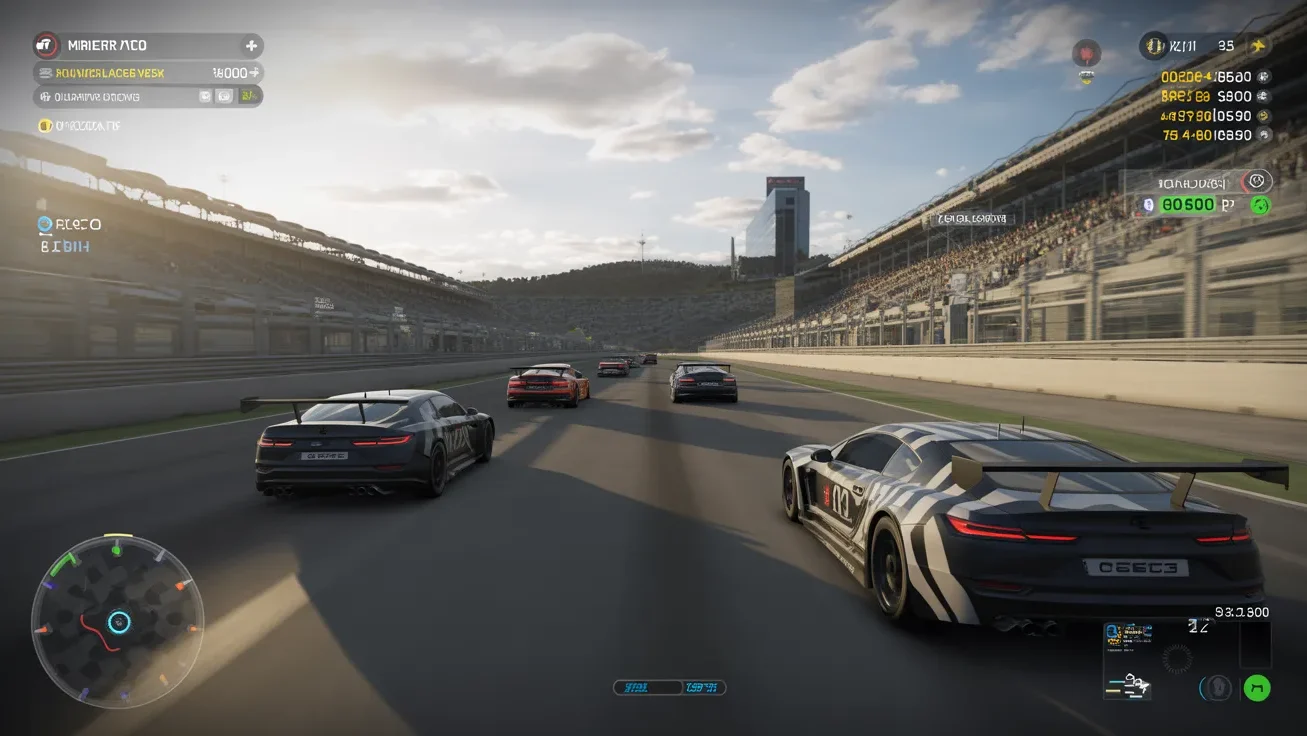
Task: Select the steering wheel icon in the player banner
Action: [x=45, y=44]
